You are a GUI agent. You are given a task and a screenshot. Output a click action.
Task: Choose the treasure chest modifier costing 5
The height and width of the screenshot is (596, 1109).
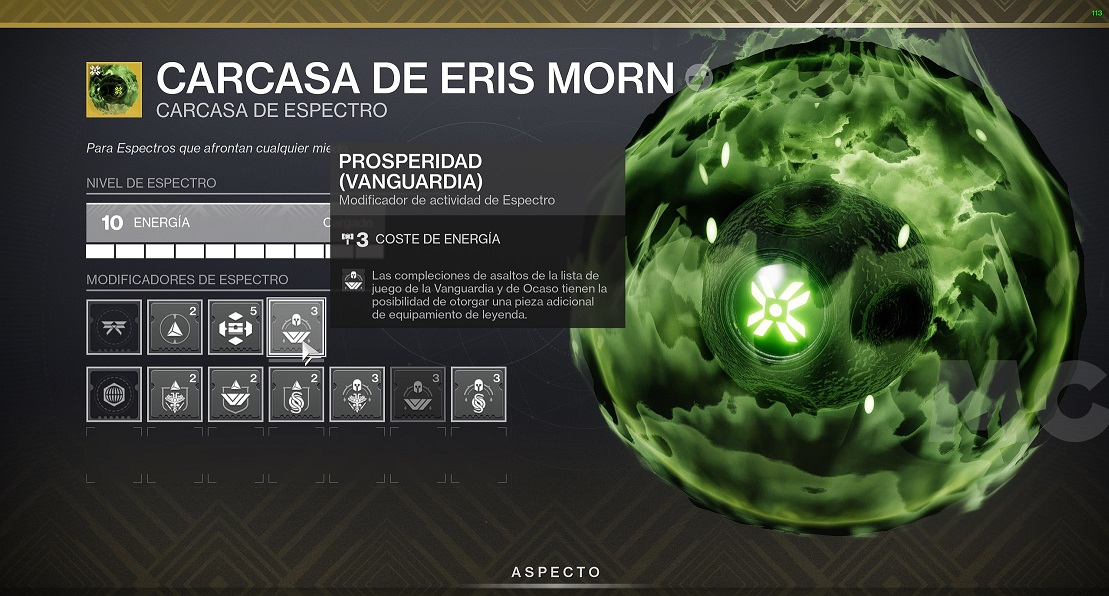[235, 327]
